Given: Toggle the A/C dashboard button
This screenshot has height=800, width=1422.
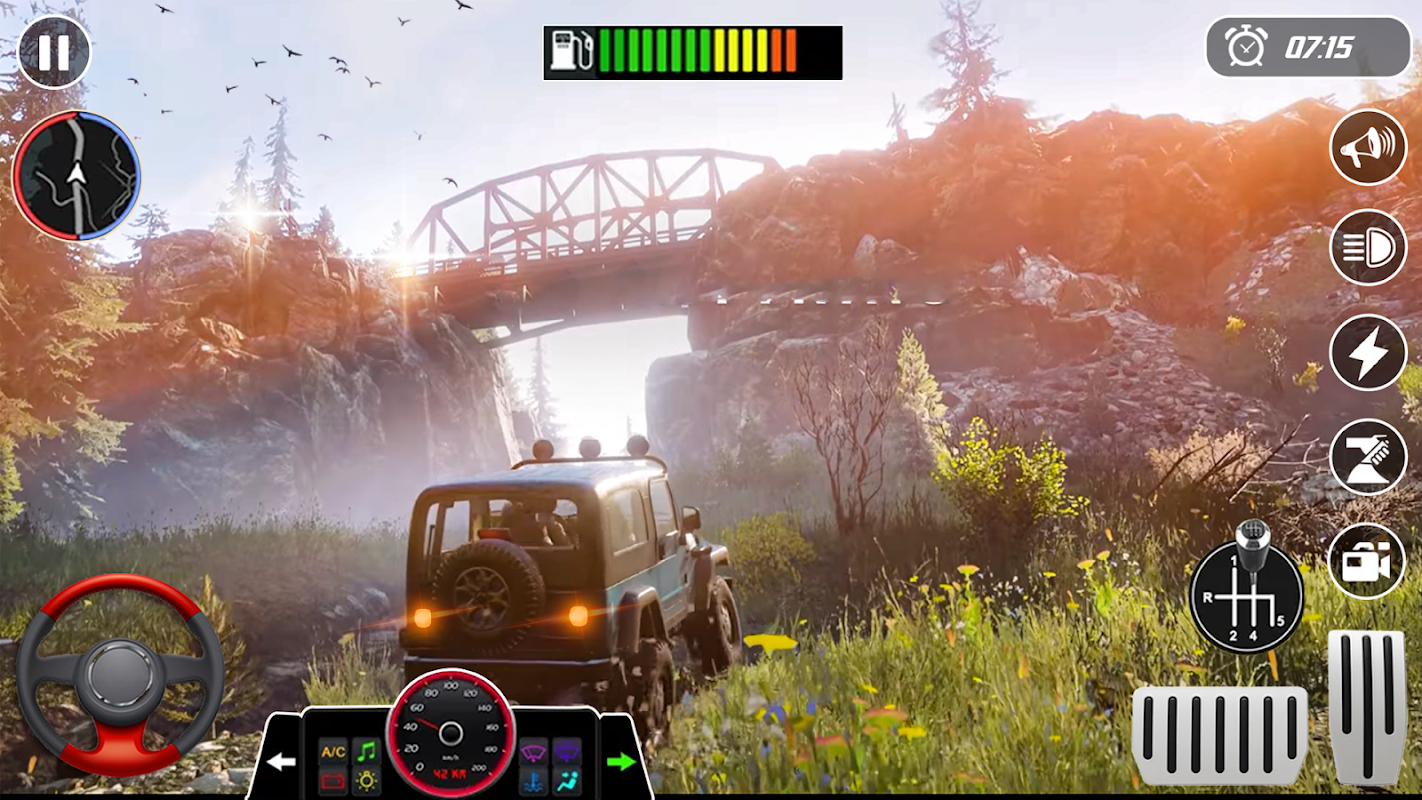Looking at the screenshot, I should tap(332, 751).
